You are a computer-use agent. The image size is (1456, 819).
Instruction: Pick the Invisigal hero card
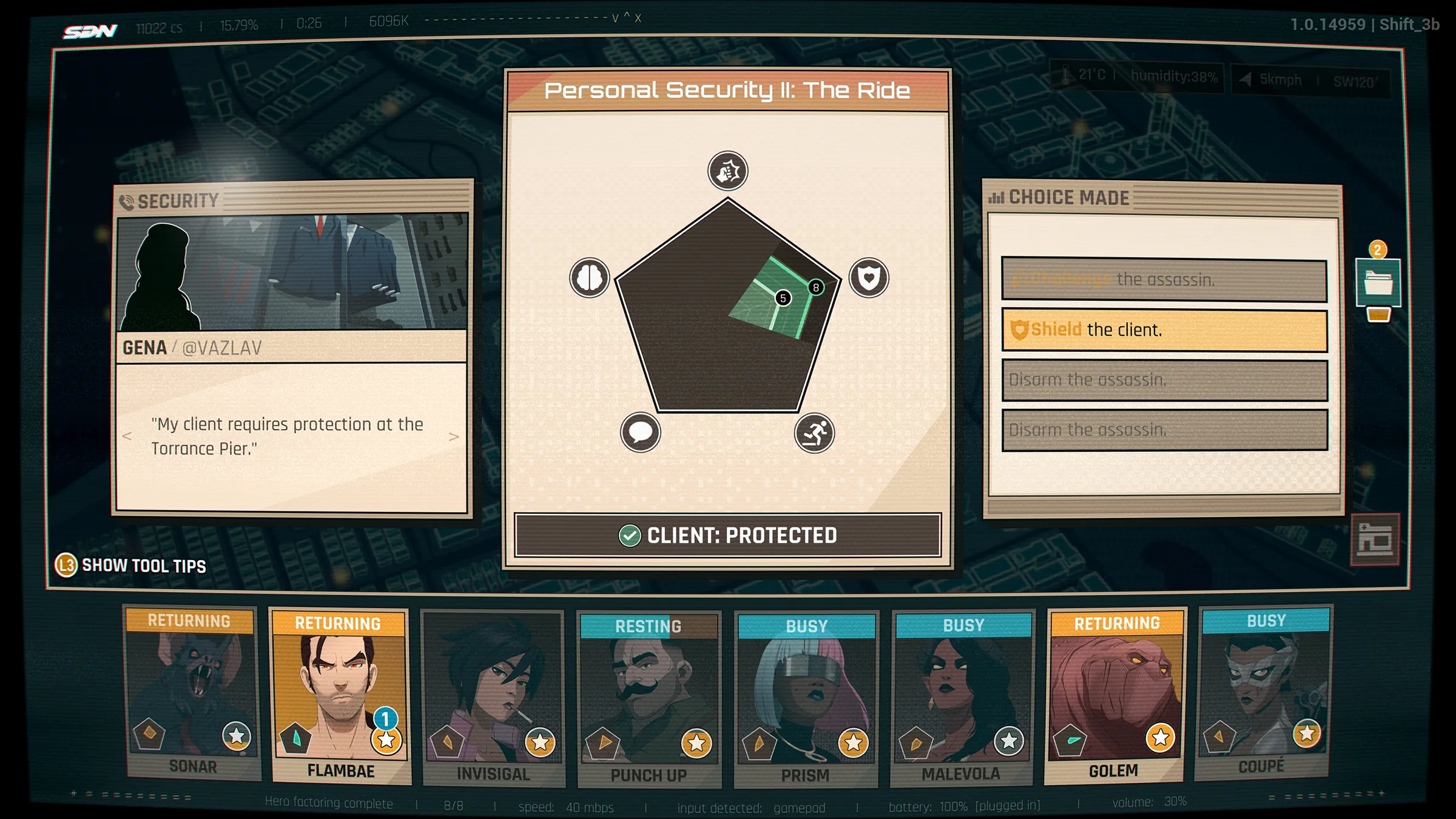493,696
